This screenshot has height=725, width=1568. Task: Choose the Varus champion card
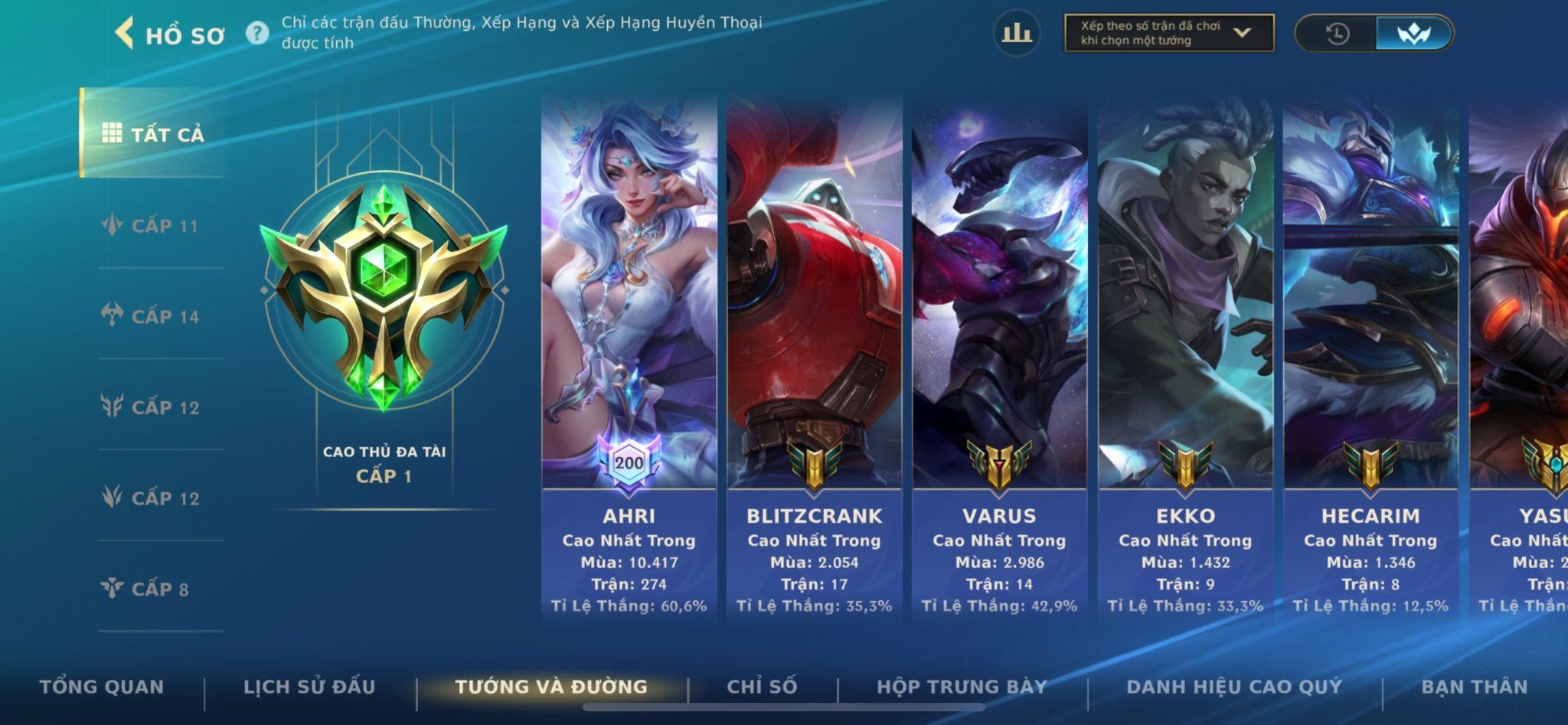[999, 360]
